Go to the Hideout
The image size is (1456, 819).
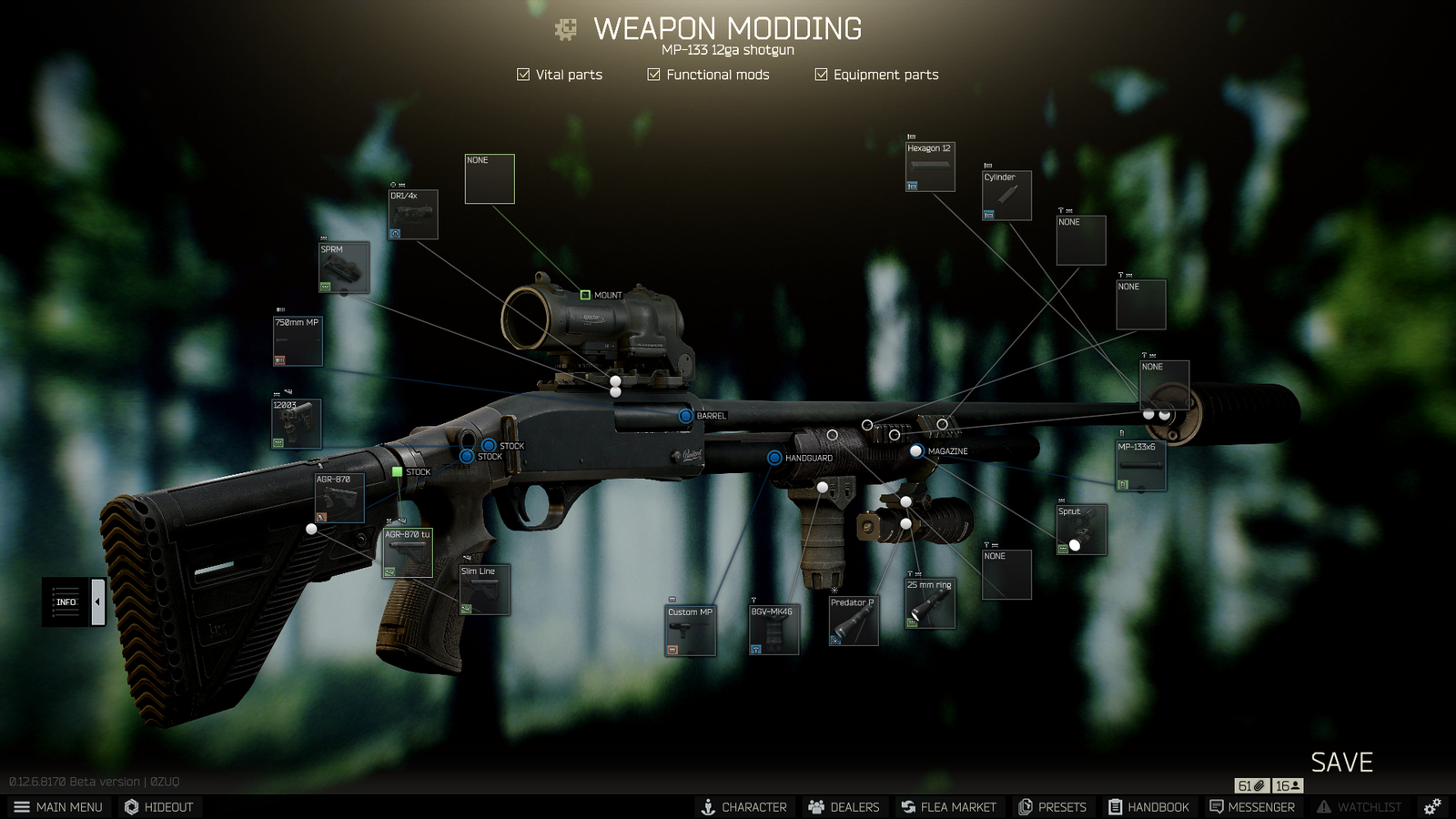click(159, 806)
